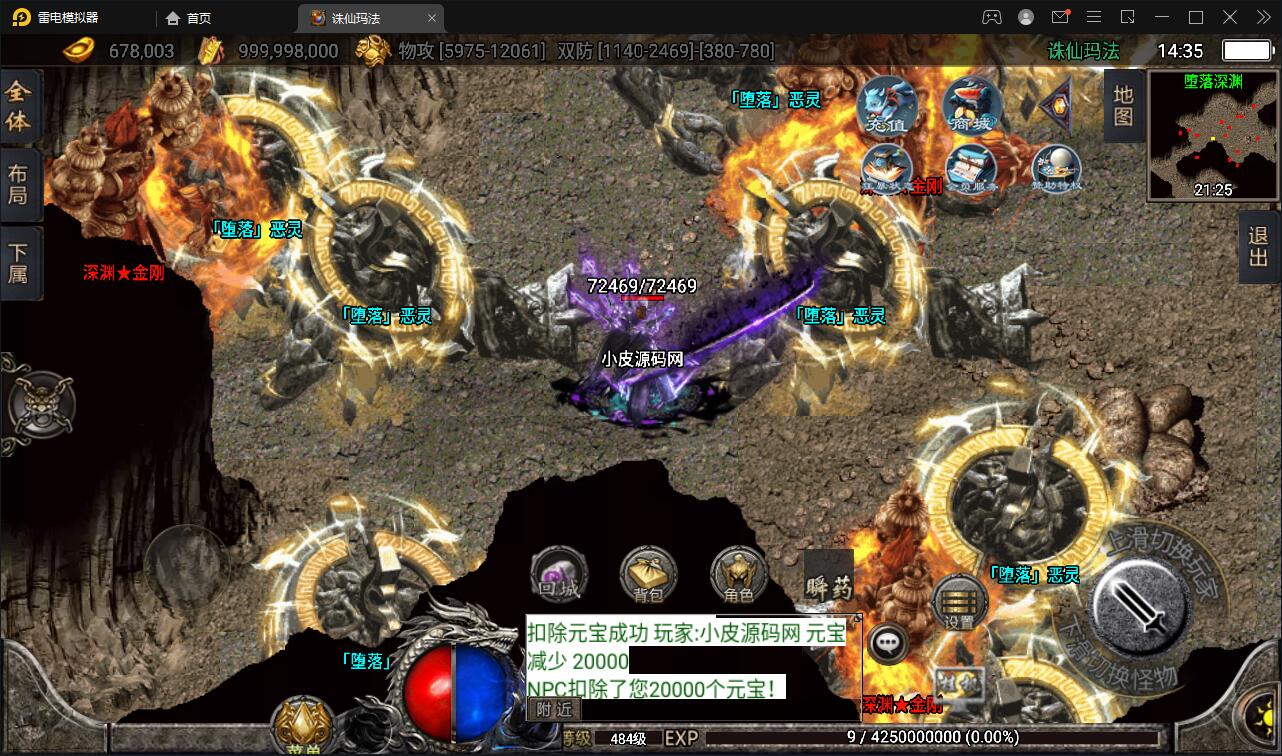Open the 地图 map button
The image size is (1282, 756).
1123,106
